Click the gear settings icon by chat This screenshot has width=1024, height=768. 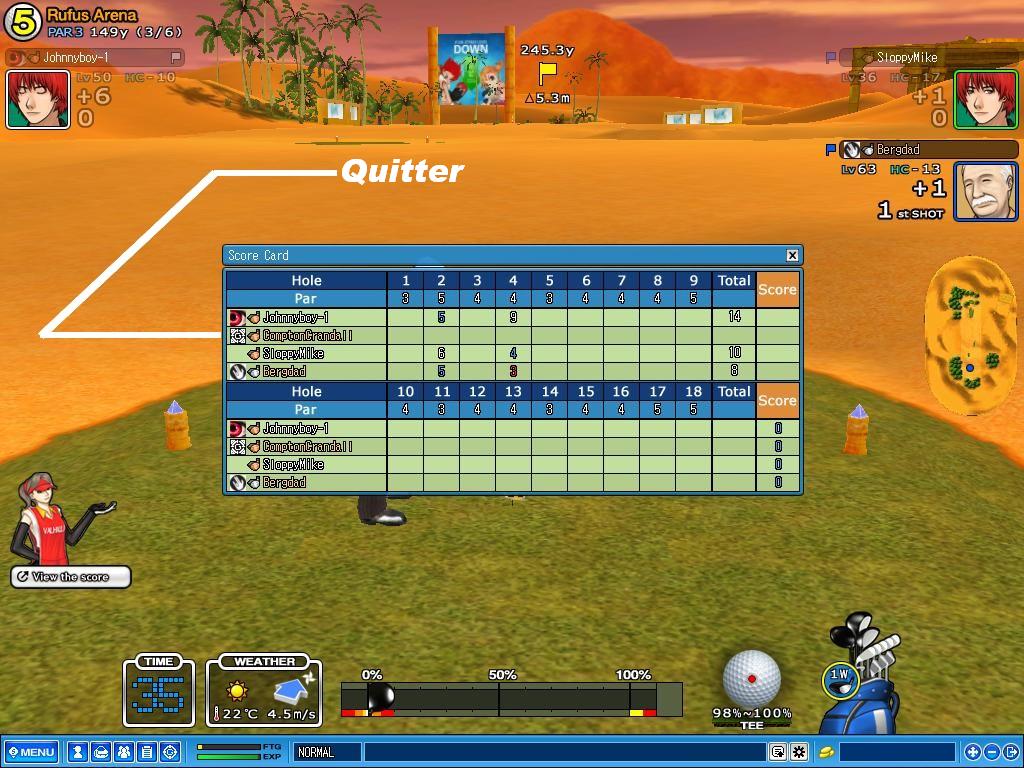(x=799, y=752)
